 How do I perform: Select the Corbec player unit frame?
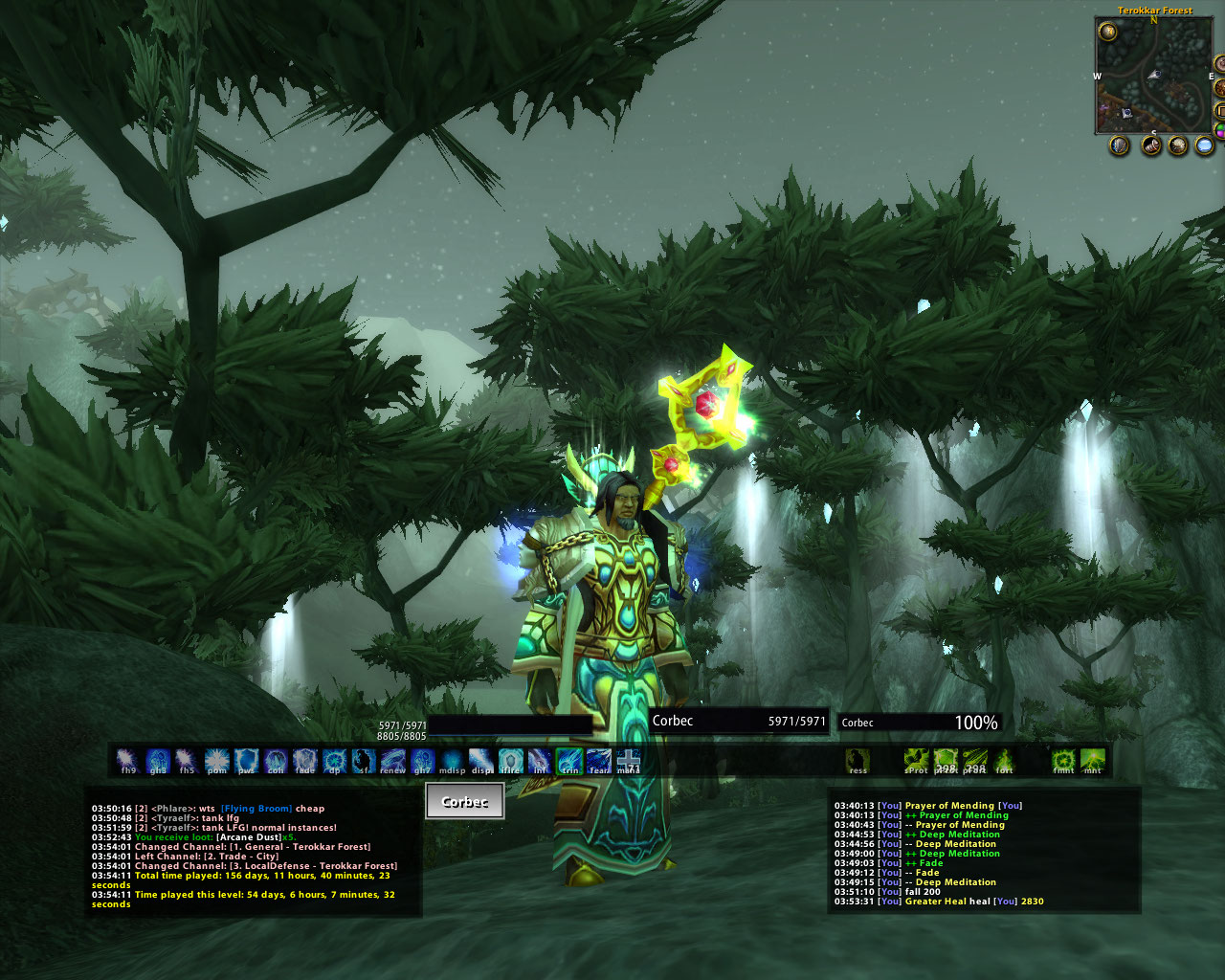pyautogui.click(x=738, y=722)
